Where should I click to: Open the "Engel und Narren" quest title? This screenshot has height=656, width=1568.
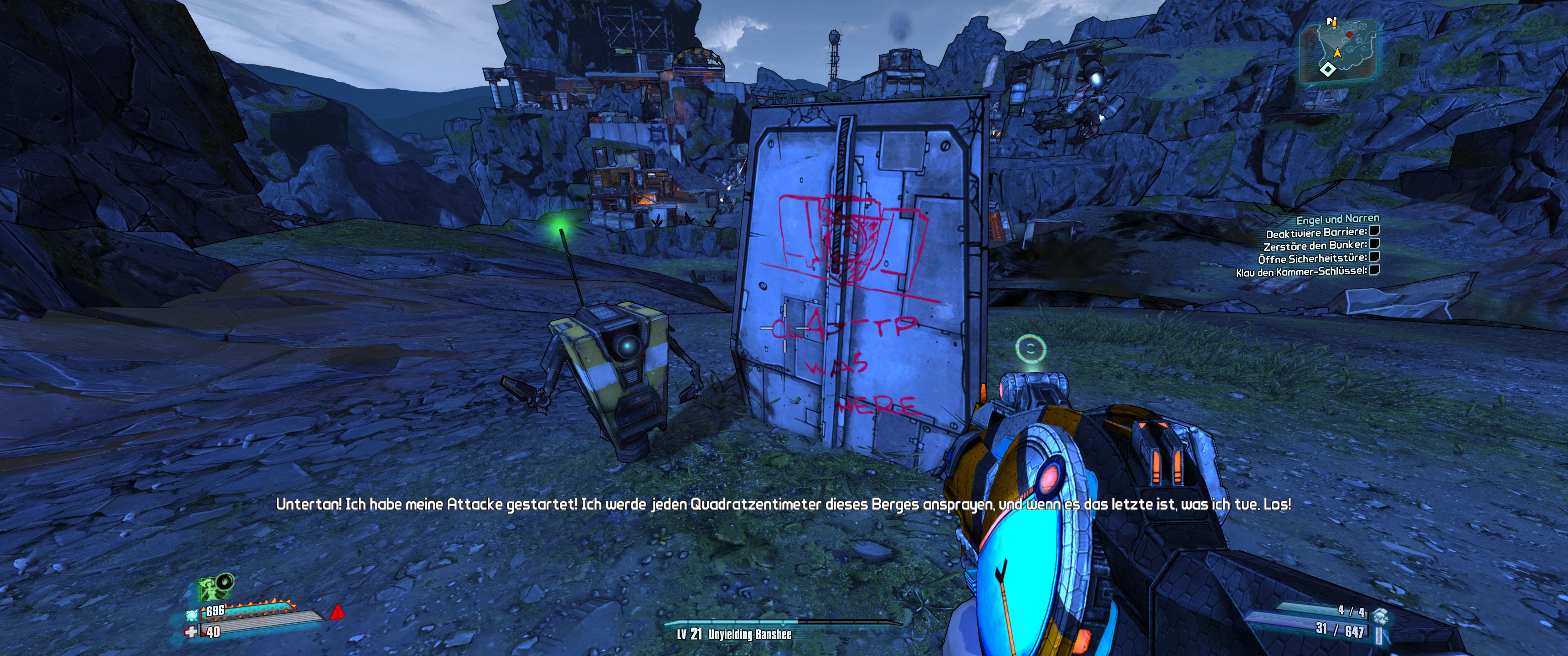[1337, 219]
